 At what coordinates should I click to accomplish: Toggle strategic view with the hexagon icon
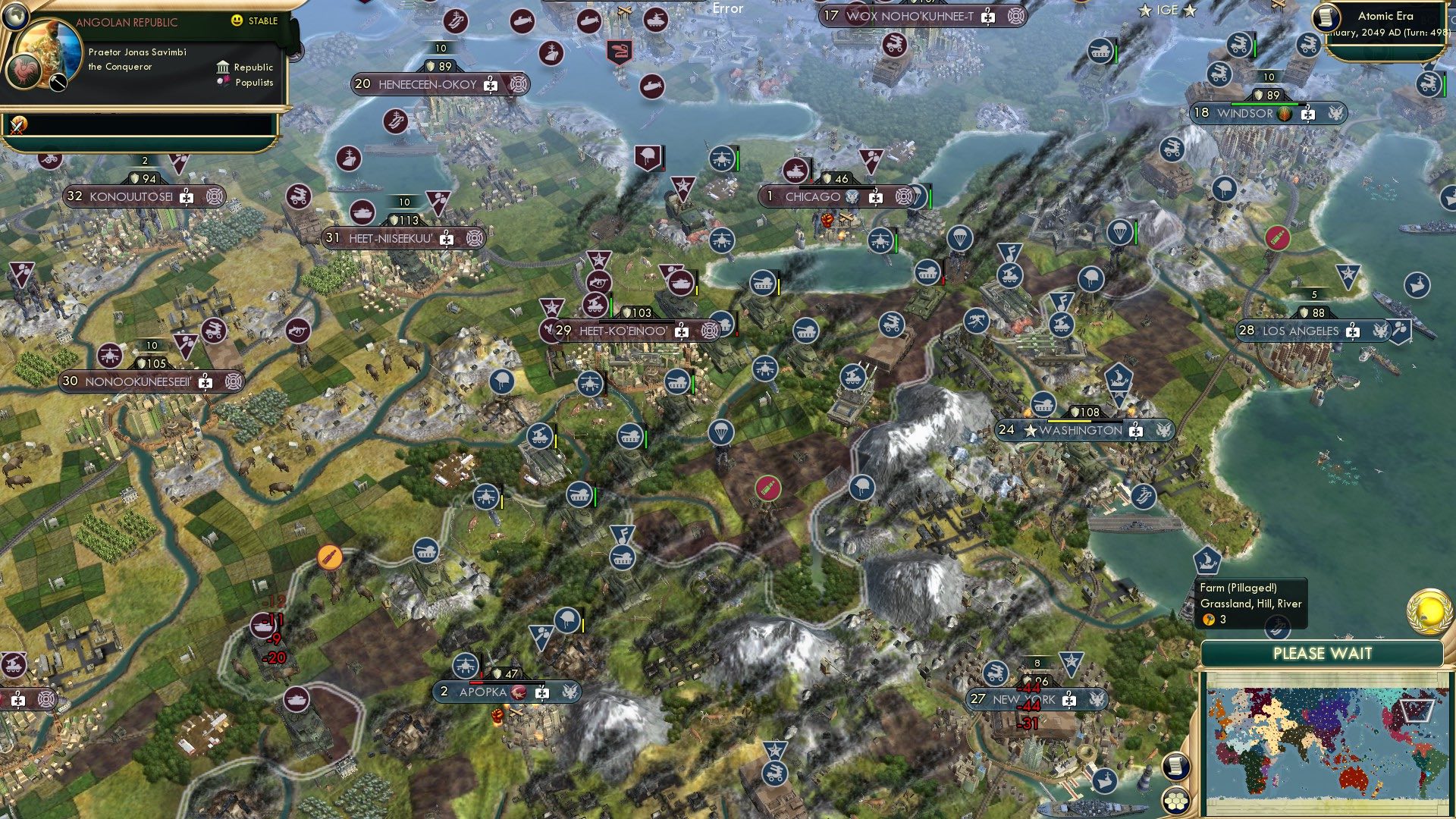click(x=1176, y=802)
